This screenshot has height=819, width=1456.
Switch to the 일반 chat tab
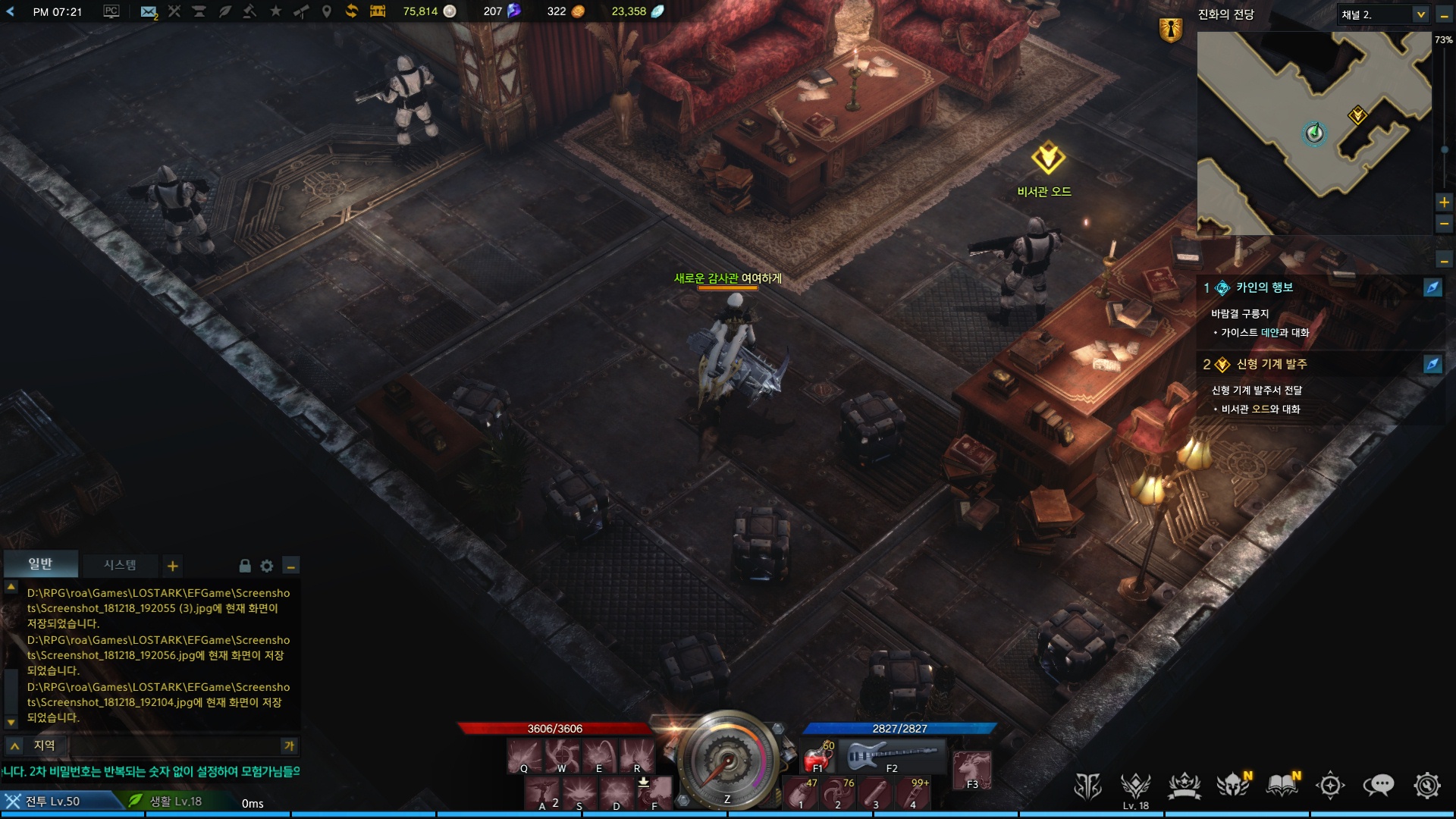click(x=40, y=564)
